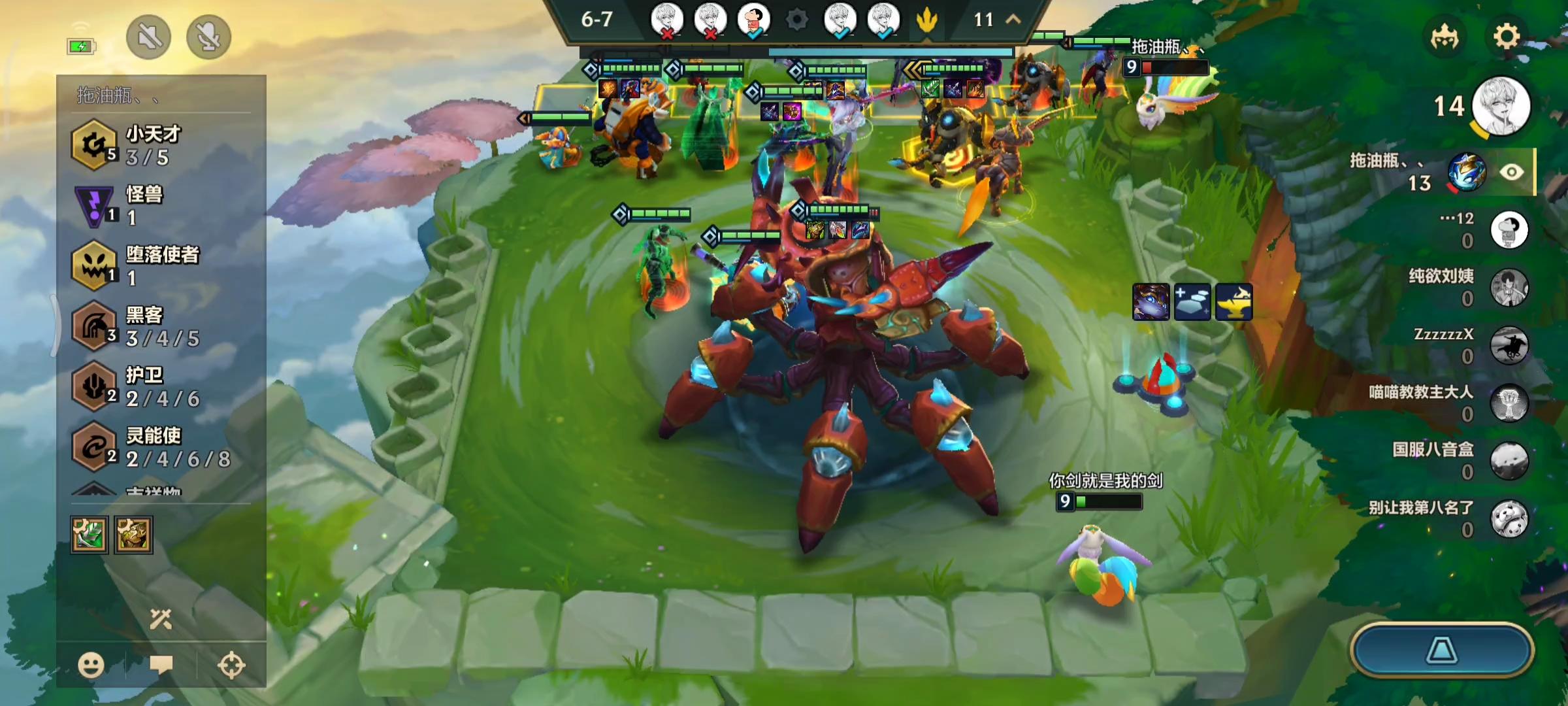Open the chat bubble panel
This screenshot has width=1568, height=706.
tap(161, 665)
